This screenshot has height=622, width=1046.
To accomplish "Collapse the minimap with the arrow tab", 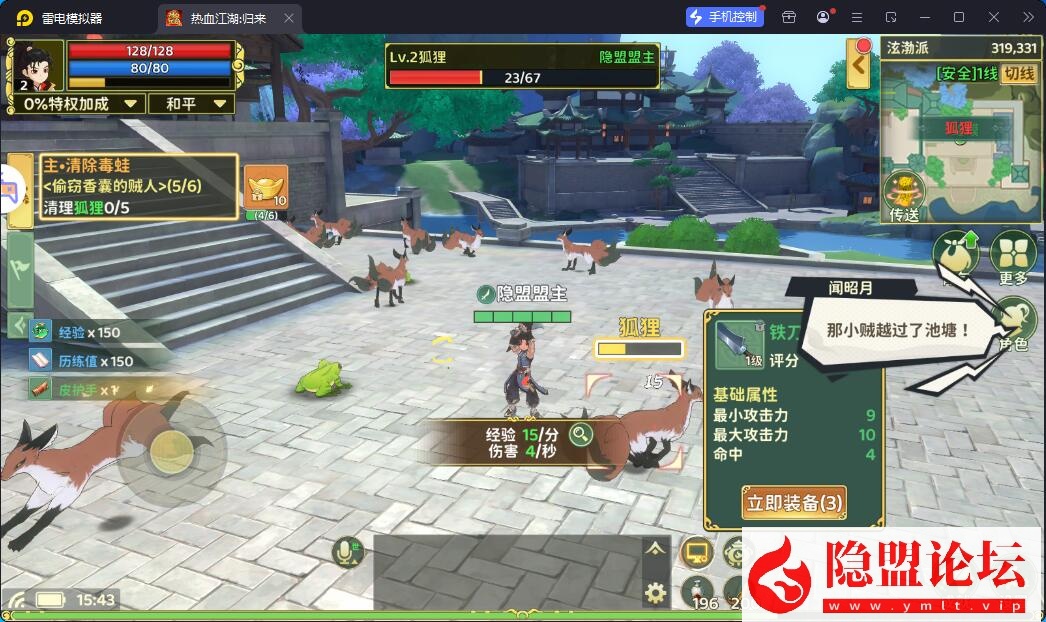I will (858, 66).
